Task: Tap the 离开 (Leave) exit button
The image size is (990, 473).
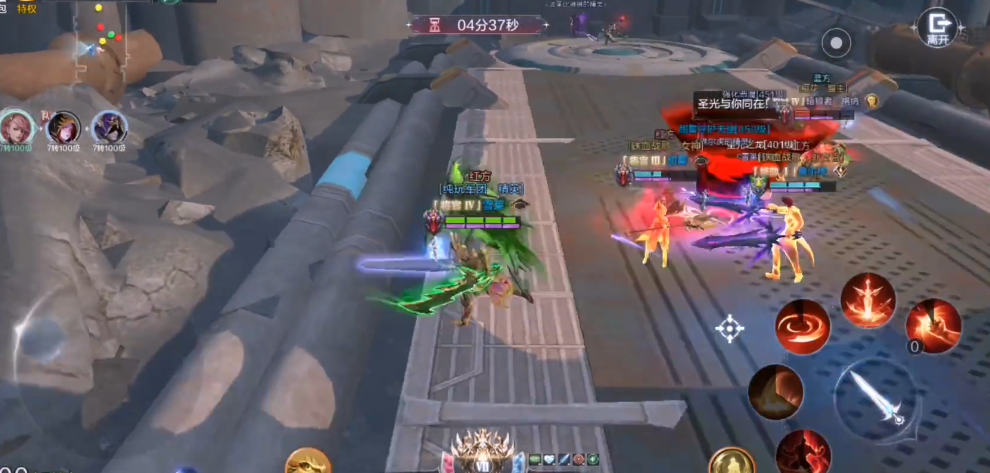Action: pos(938,26)
